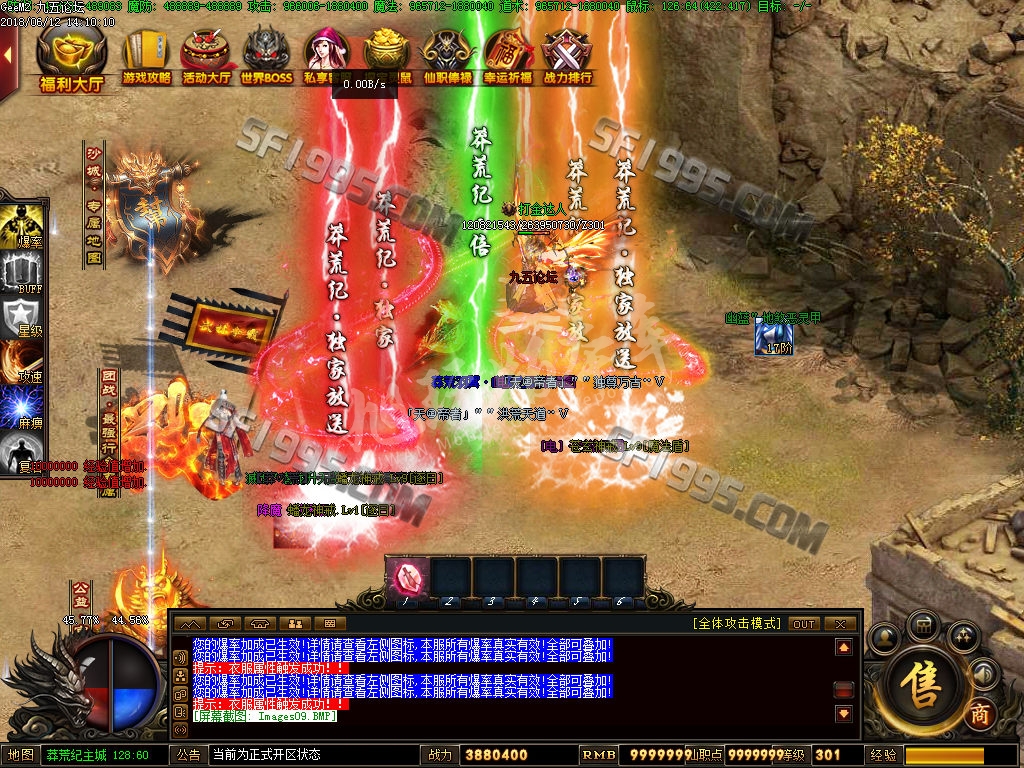Open the 商 shop button
This screenshot has width=1024, height=768.
point(980,716)
